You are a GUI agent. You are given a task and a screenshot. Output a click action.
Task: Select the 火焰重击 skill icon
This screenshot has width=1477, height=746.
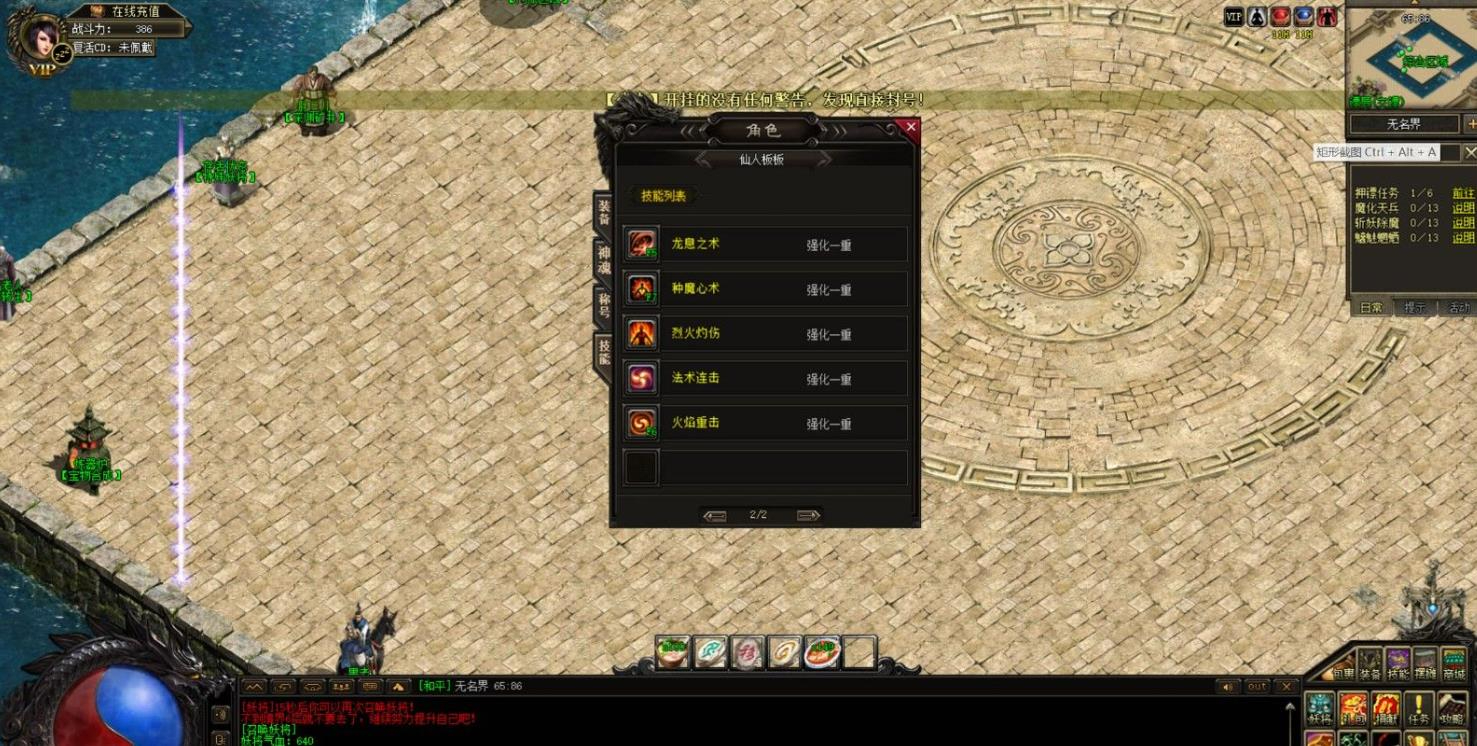[641, 423]
